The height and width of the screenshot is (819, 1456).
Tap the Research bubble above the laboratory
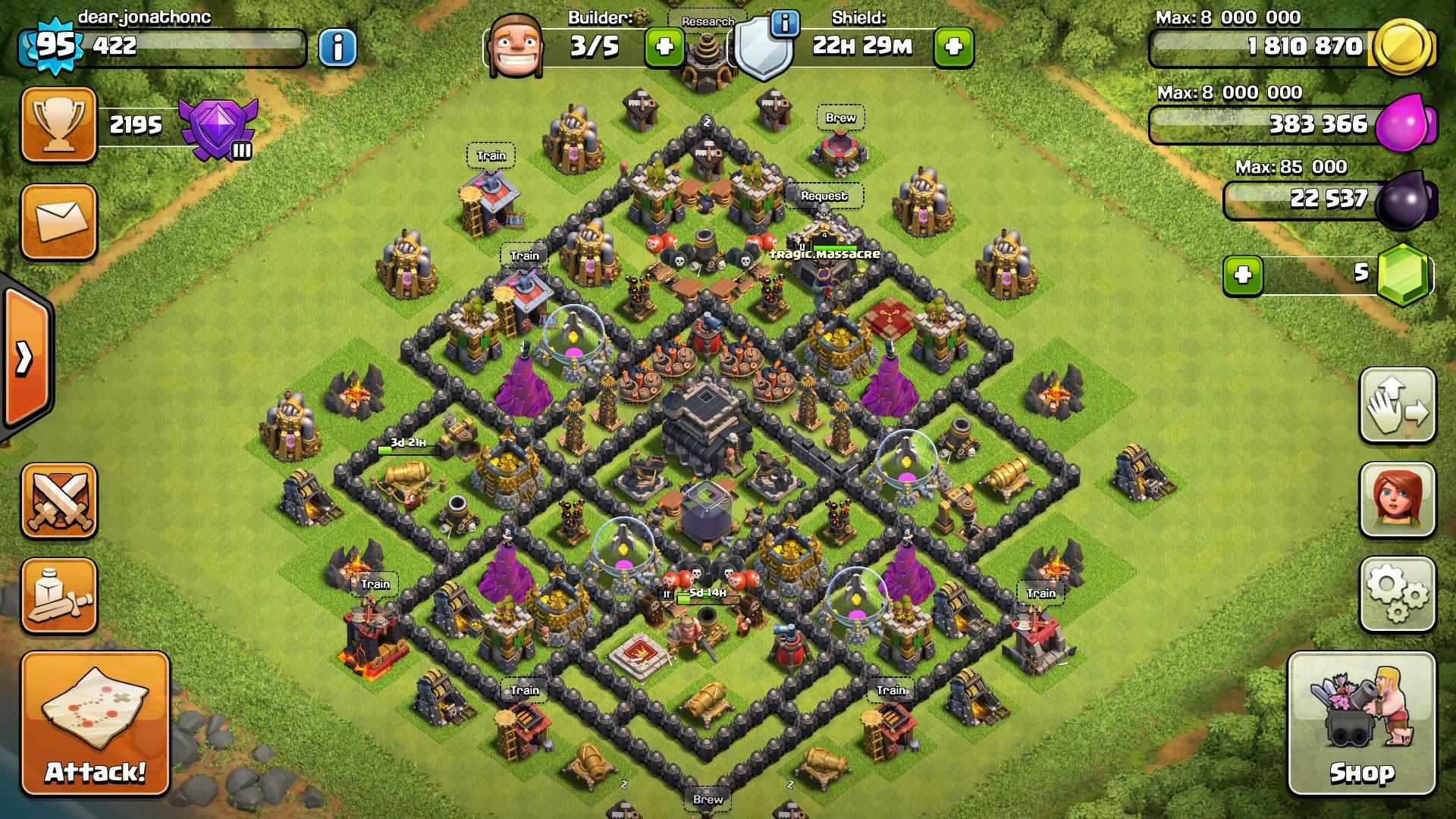707,21
